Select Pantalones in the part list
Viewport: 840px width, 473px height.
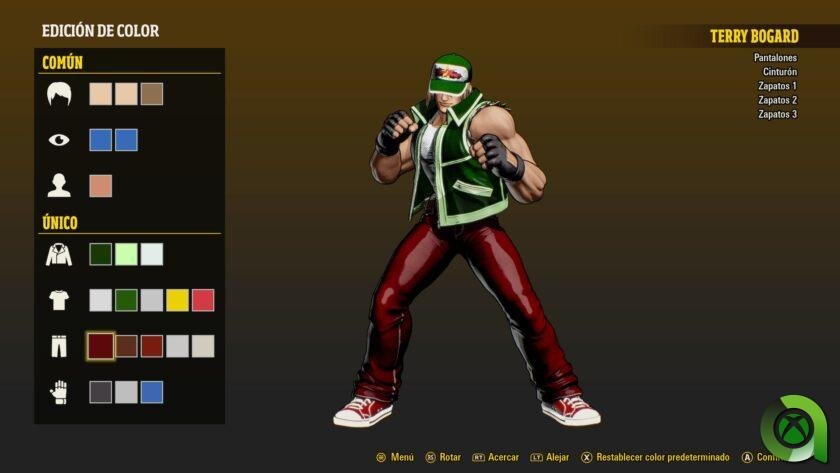point(775,58)
